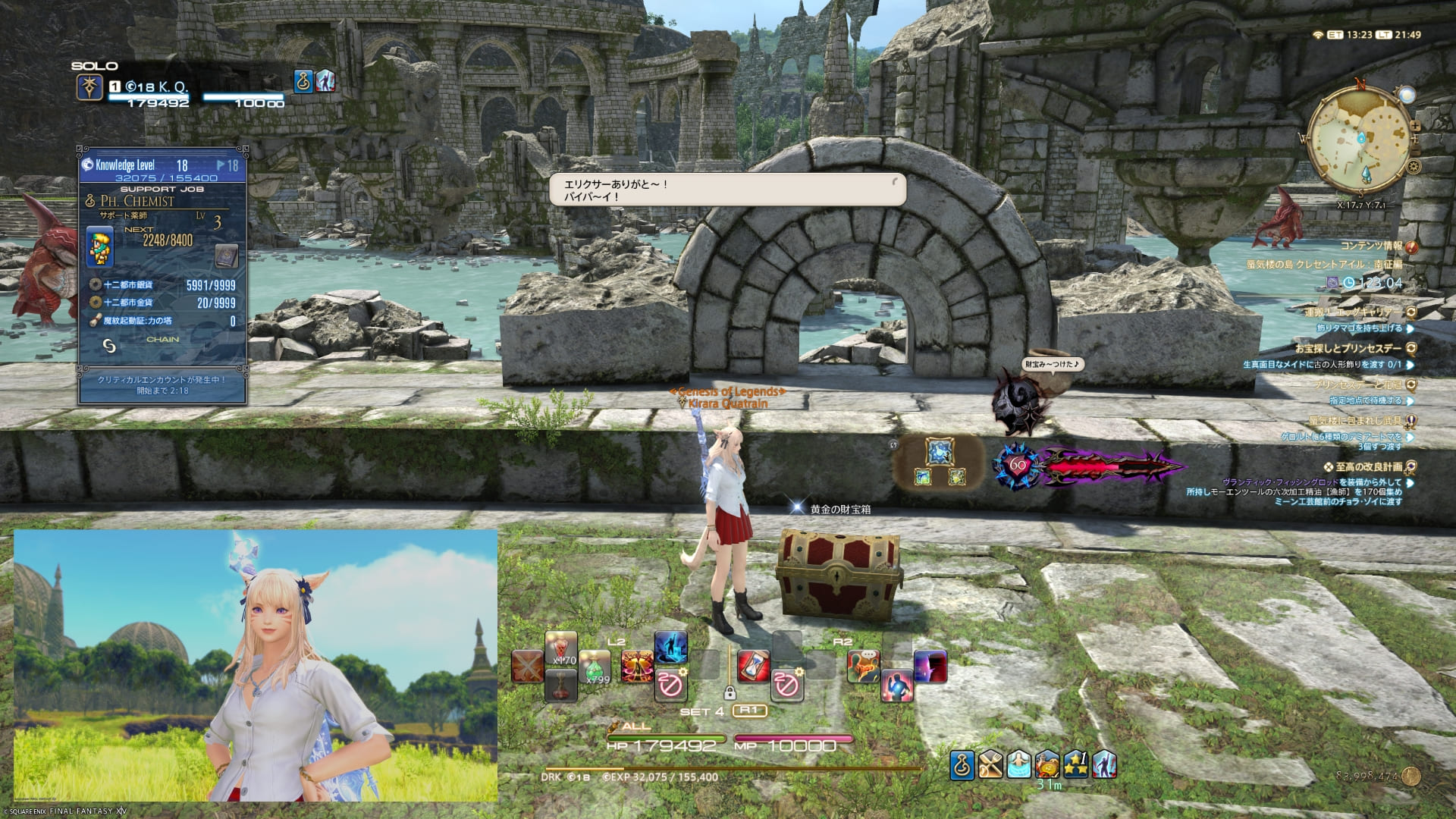Toggle the hotbar padlock
Viewport: 1456px width, 819px height.
[730, 692]
